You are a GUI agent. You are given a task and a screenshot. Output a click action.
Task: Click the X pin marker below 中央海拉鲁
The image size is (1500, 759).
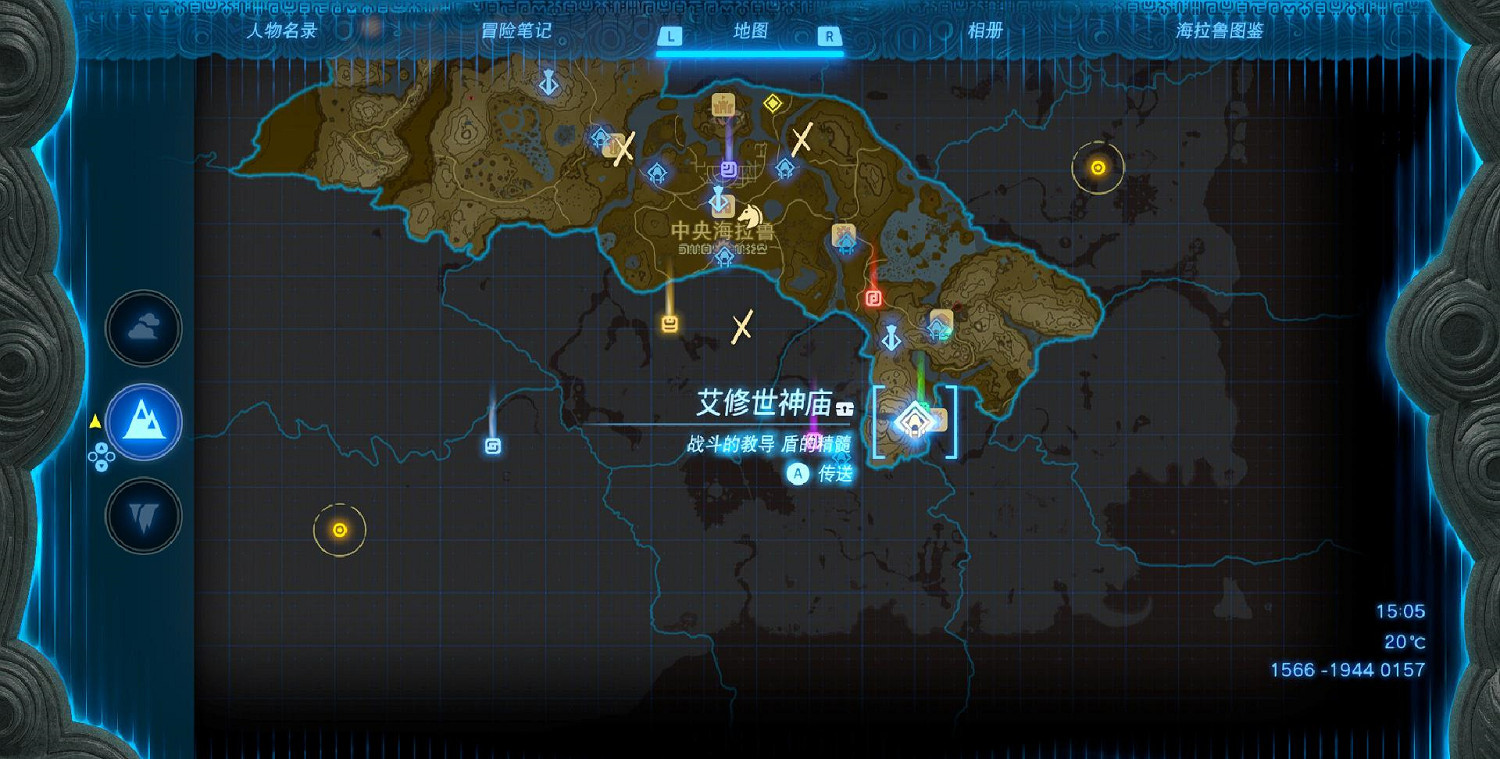(741, 325)
